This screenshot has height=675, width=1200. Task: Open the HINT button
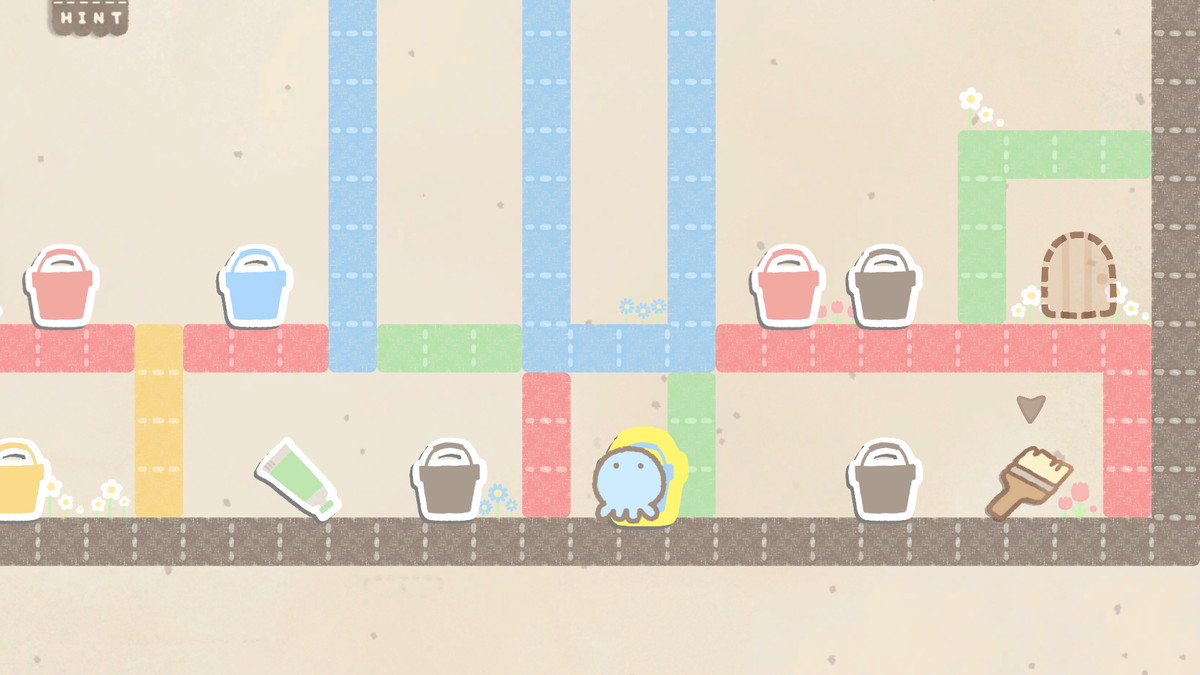(x=90, y=17)
